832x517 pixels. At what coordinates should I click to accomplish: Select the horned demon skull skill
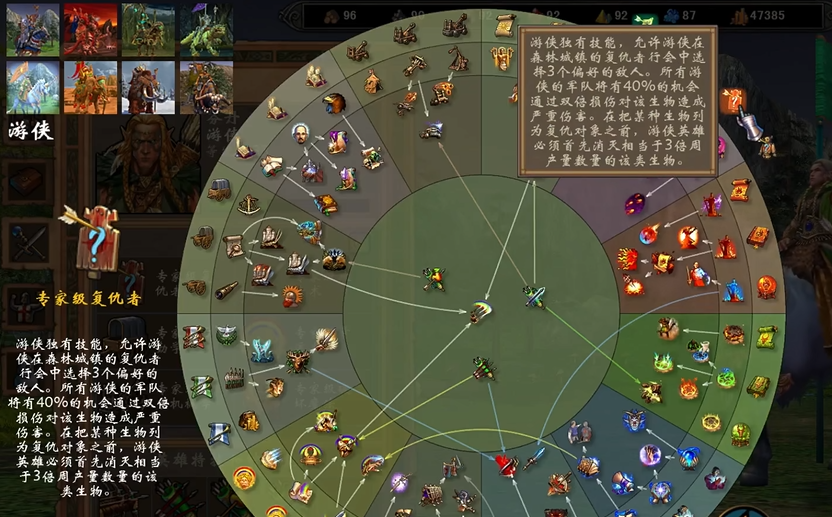tap(635, 420)
